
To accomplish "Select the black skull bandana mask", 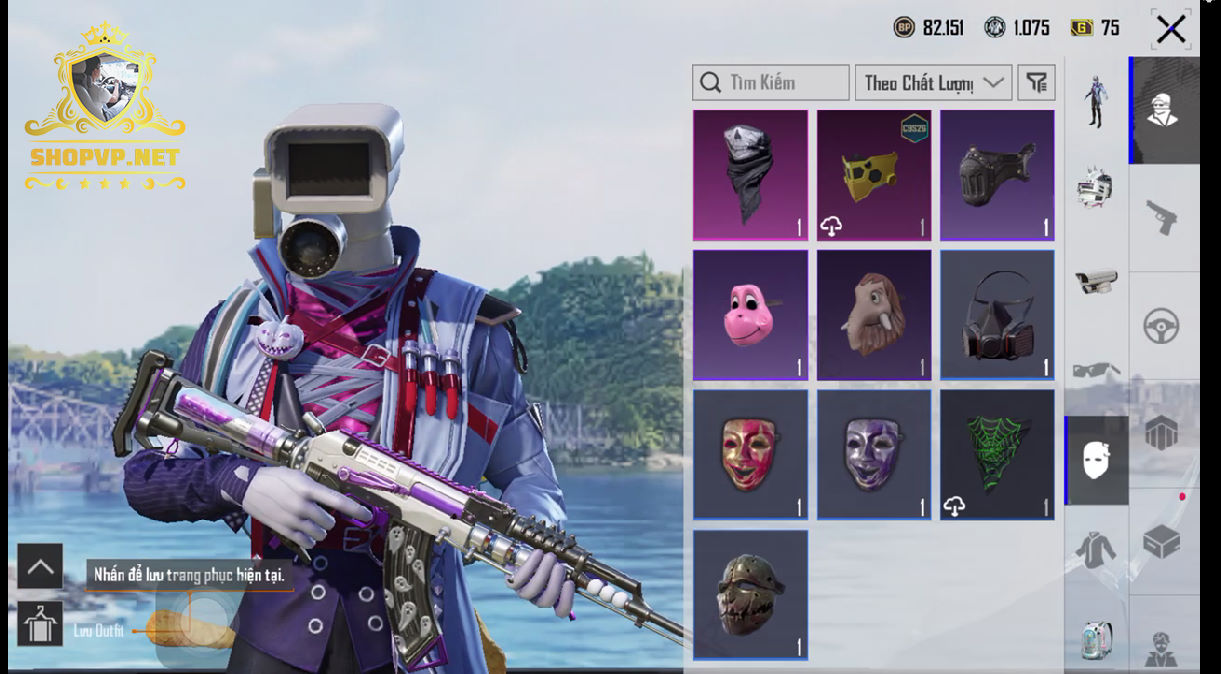I will click(750, 175).
